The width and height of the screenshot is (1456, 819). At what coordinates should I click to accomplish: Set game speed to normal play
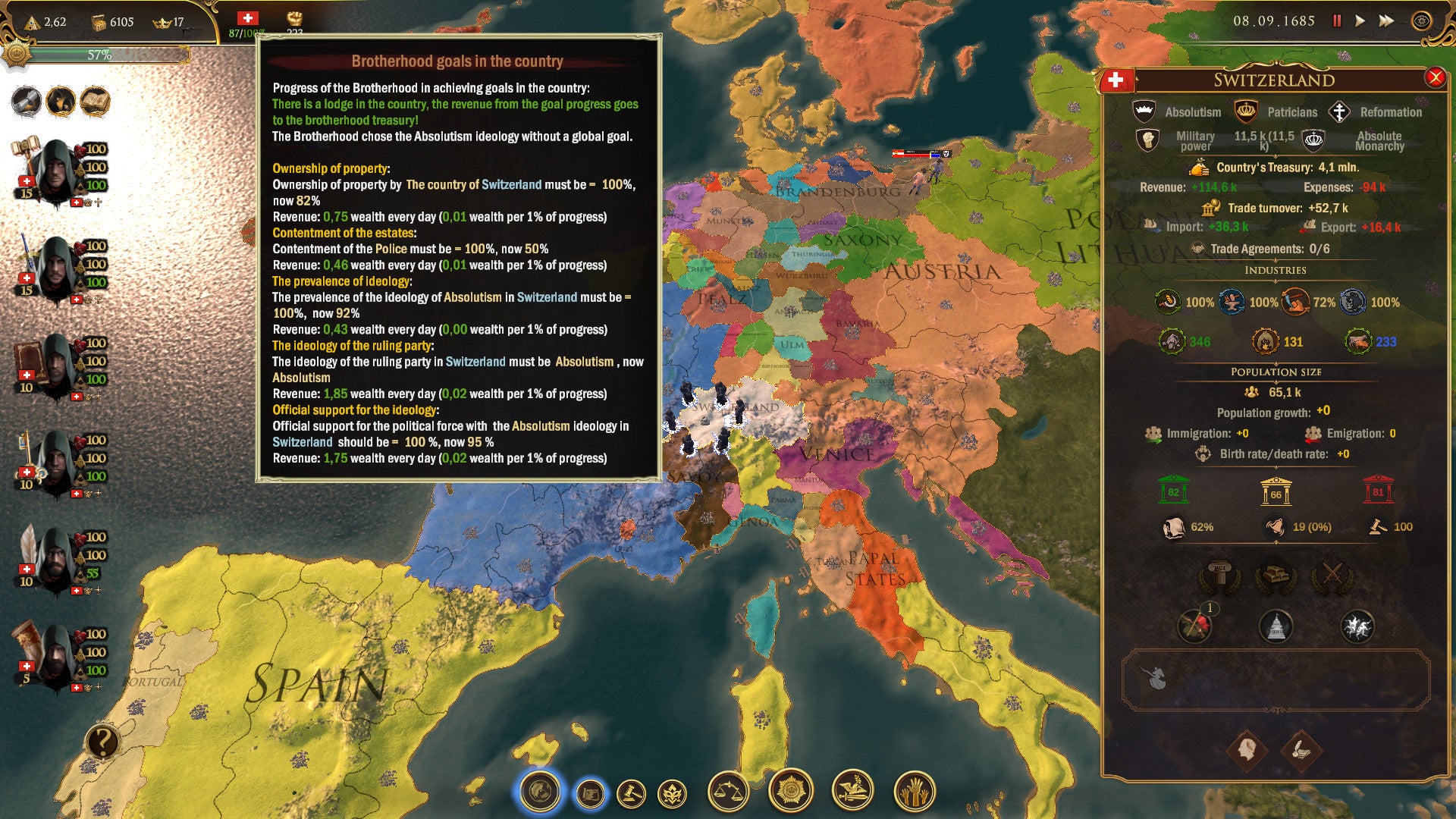click(1360, 21)
